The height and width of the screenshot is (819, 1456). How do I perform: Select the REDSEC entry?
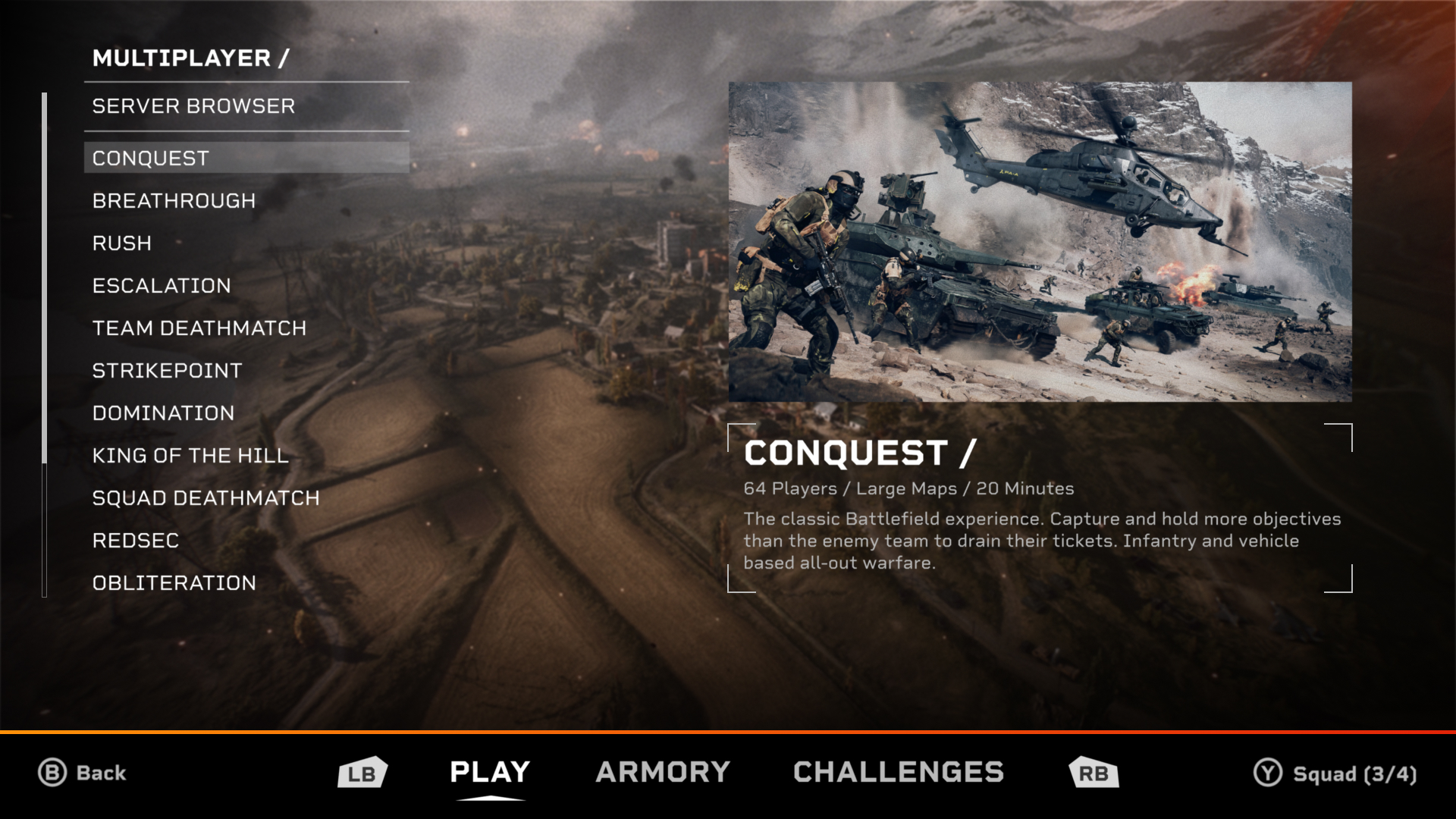(136, 541)
